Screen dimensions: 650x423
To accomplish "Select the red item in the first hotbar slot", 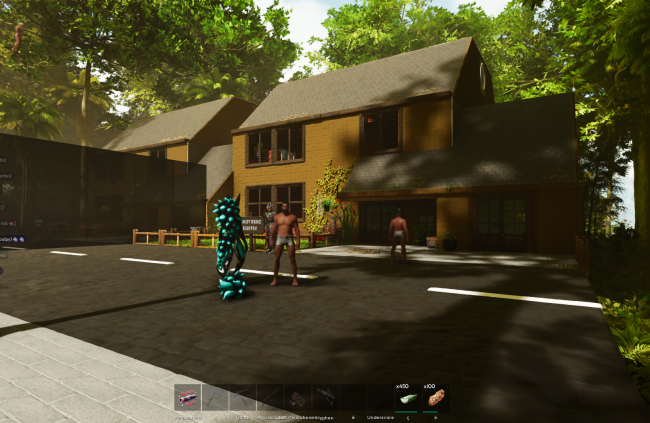I will click(x=187, y=398).
